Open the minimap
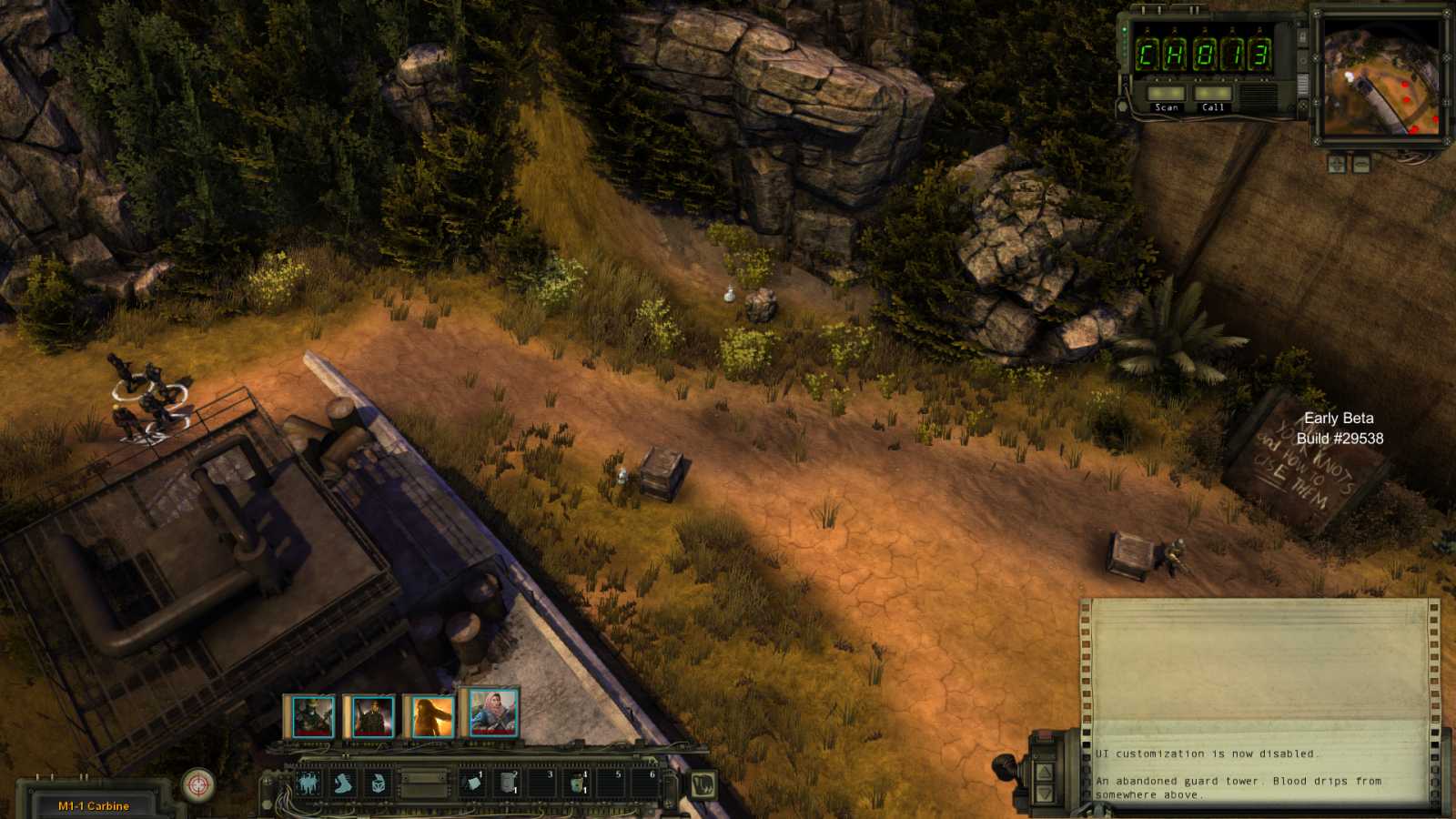The height and width of the screenshot is (819, 1456). pos(1380,77)
